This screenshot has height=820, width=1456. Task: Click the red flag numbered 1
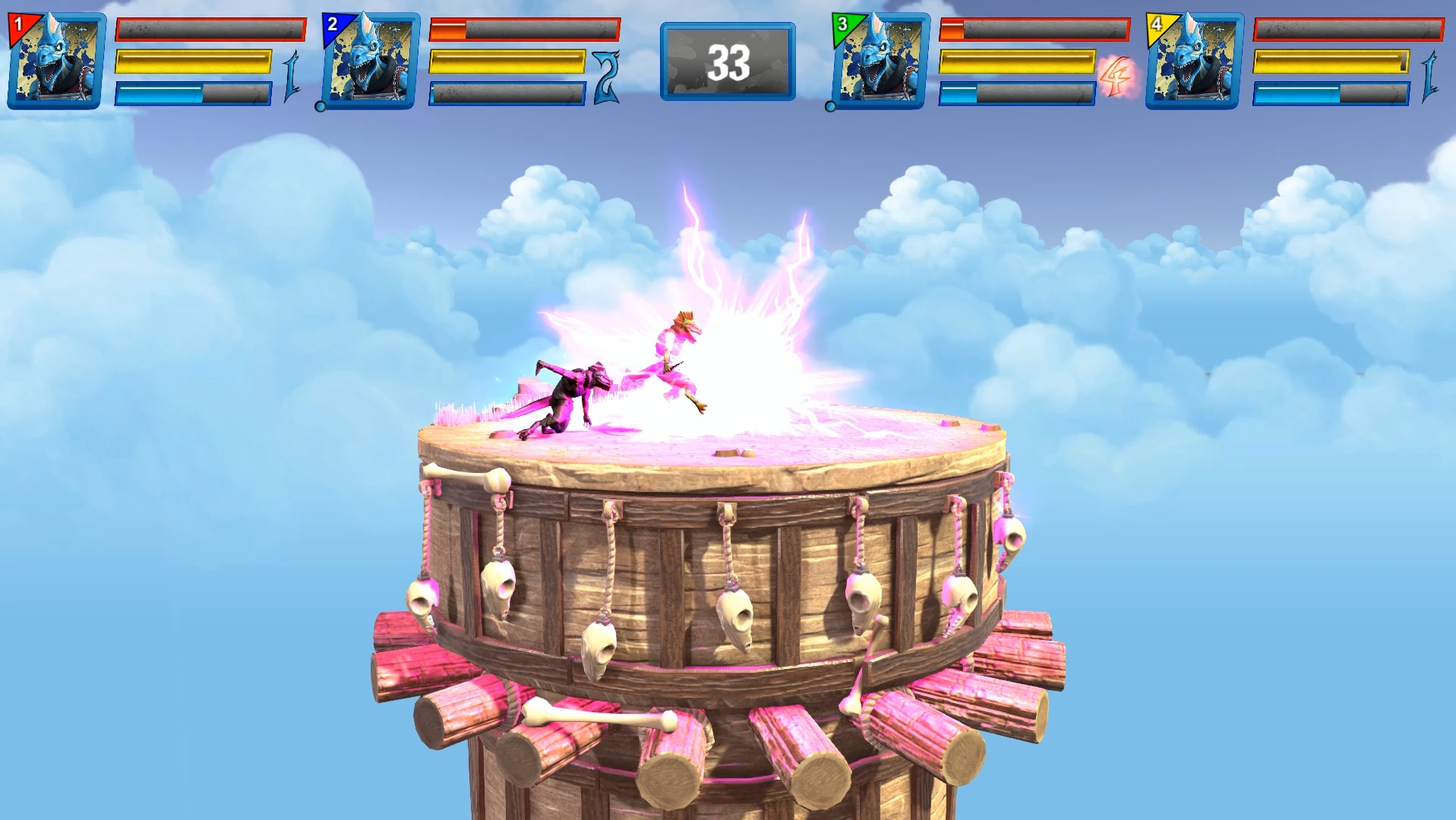click(18, 23)
